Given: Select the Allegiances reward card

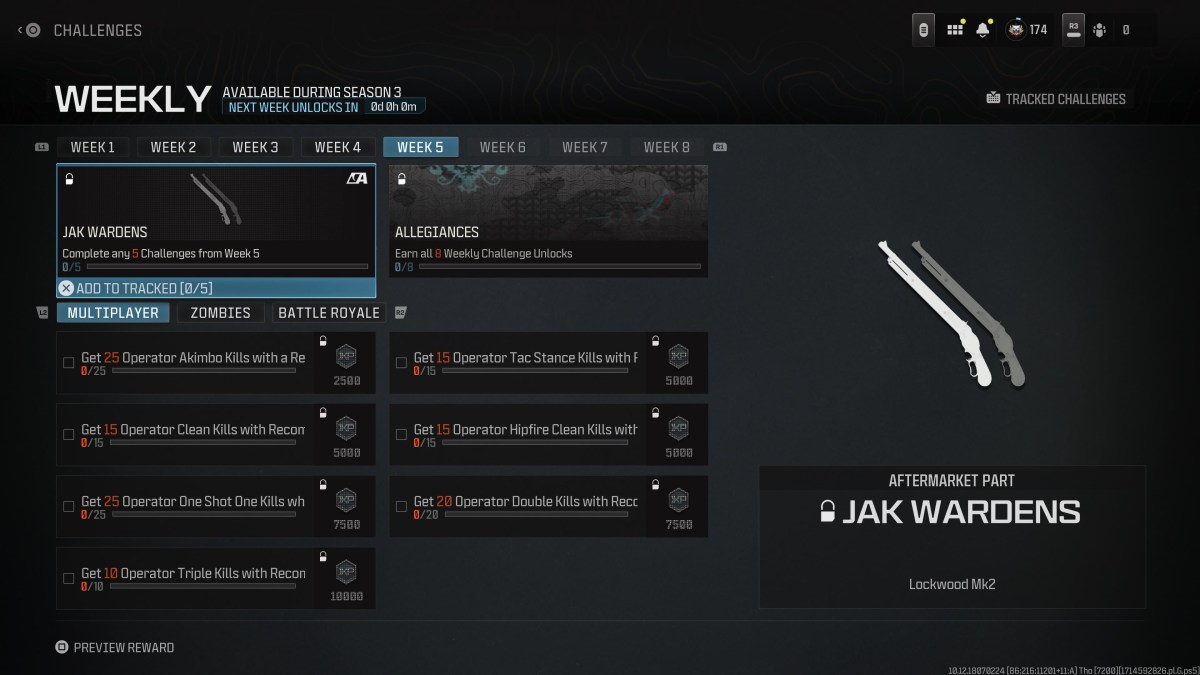Looking at the screenshot, I should 548,220.
